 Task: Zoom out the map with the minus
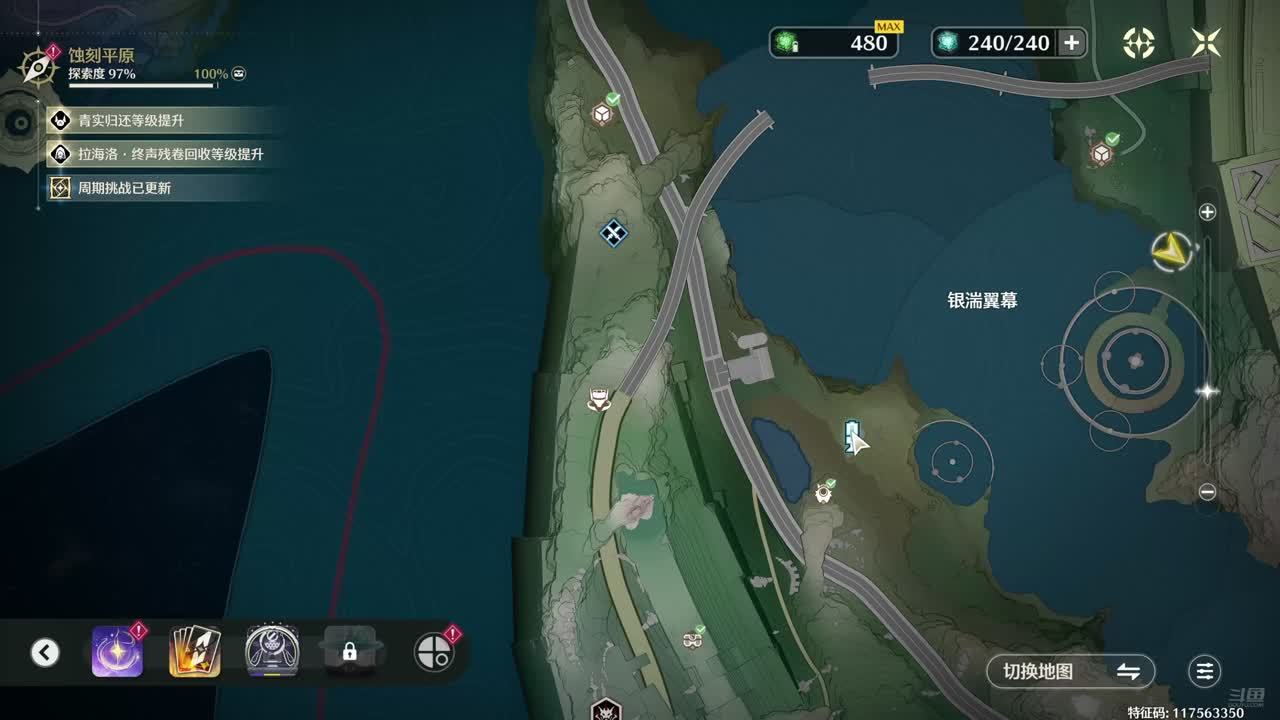pos(1207,492)
